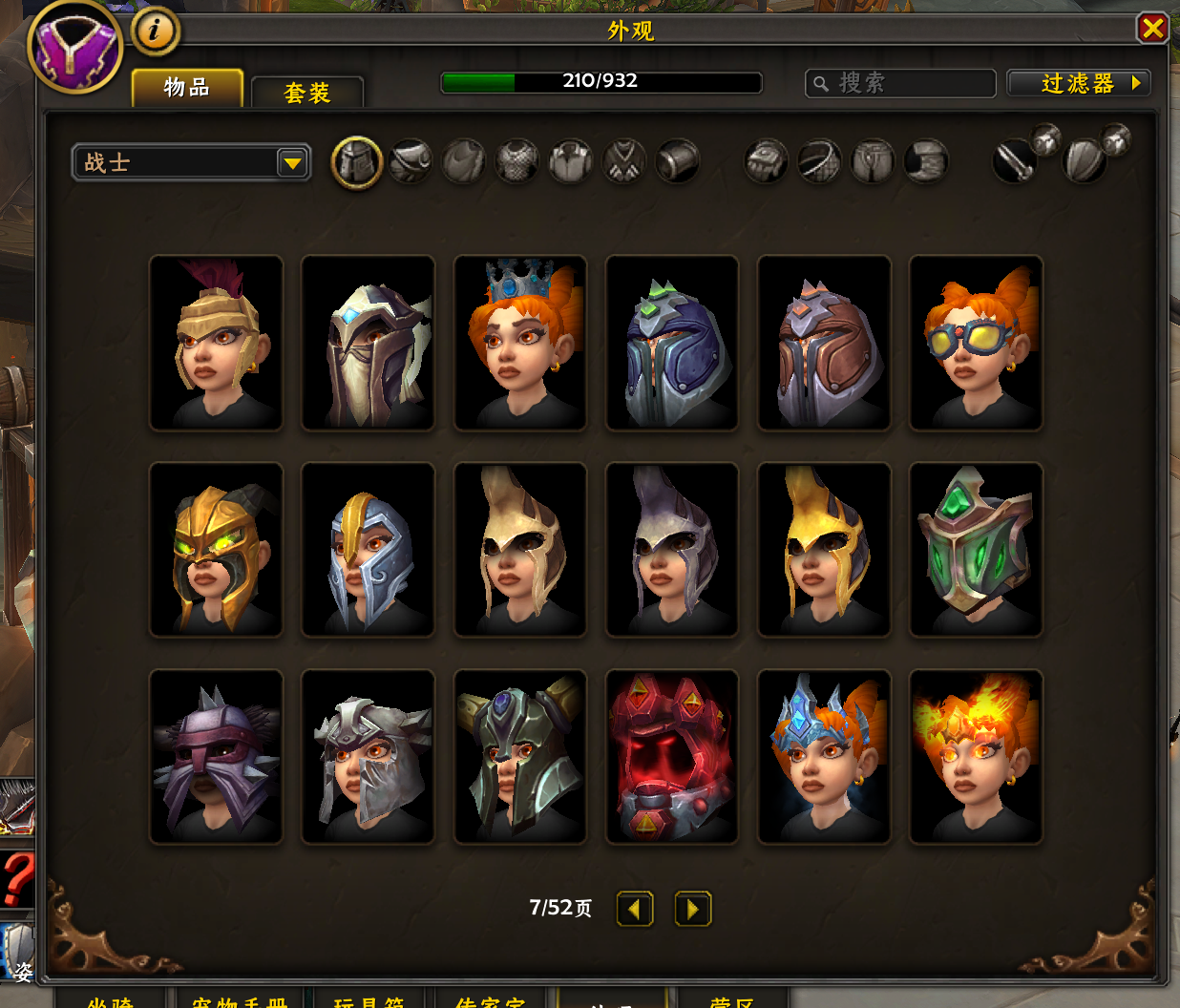Select the blue jeweled crown appearance
1180x1008 pixels.
(x=520, y=343)
